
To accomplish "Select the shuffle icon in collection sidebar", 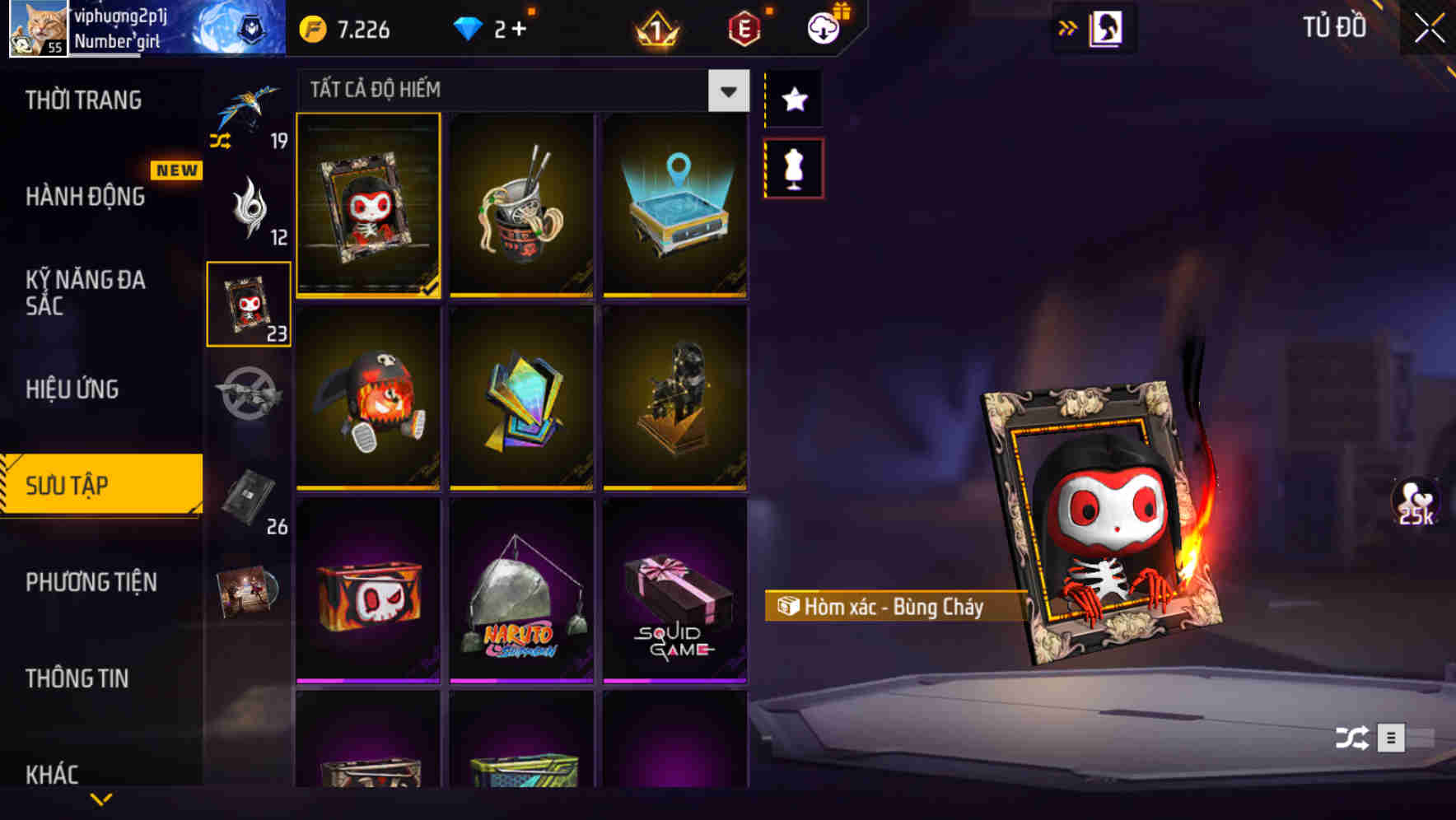I will 221,142.
